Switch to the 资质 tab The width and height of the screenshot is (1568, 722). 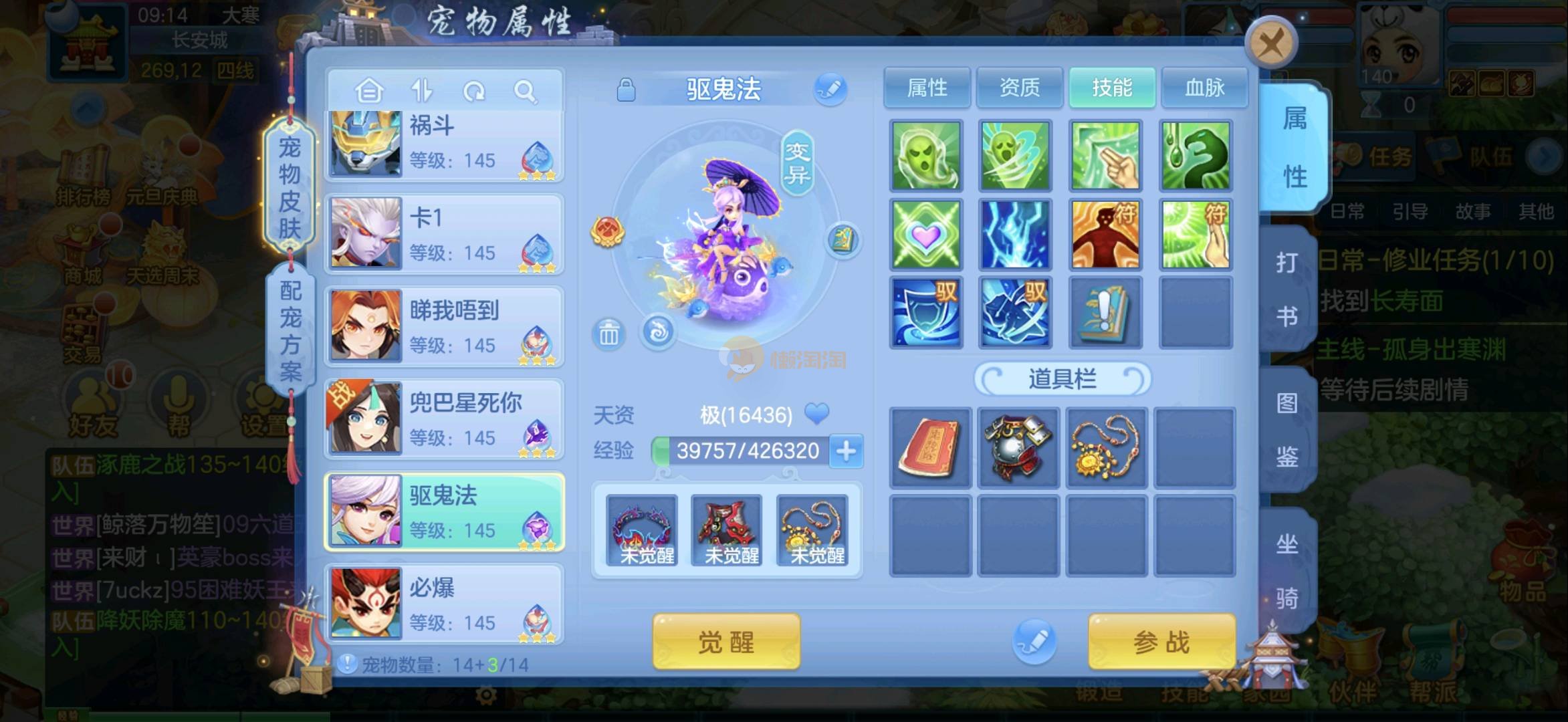pos(1019,88)
